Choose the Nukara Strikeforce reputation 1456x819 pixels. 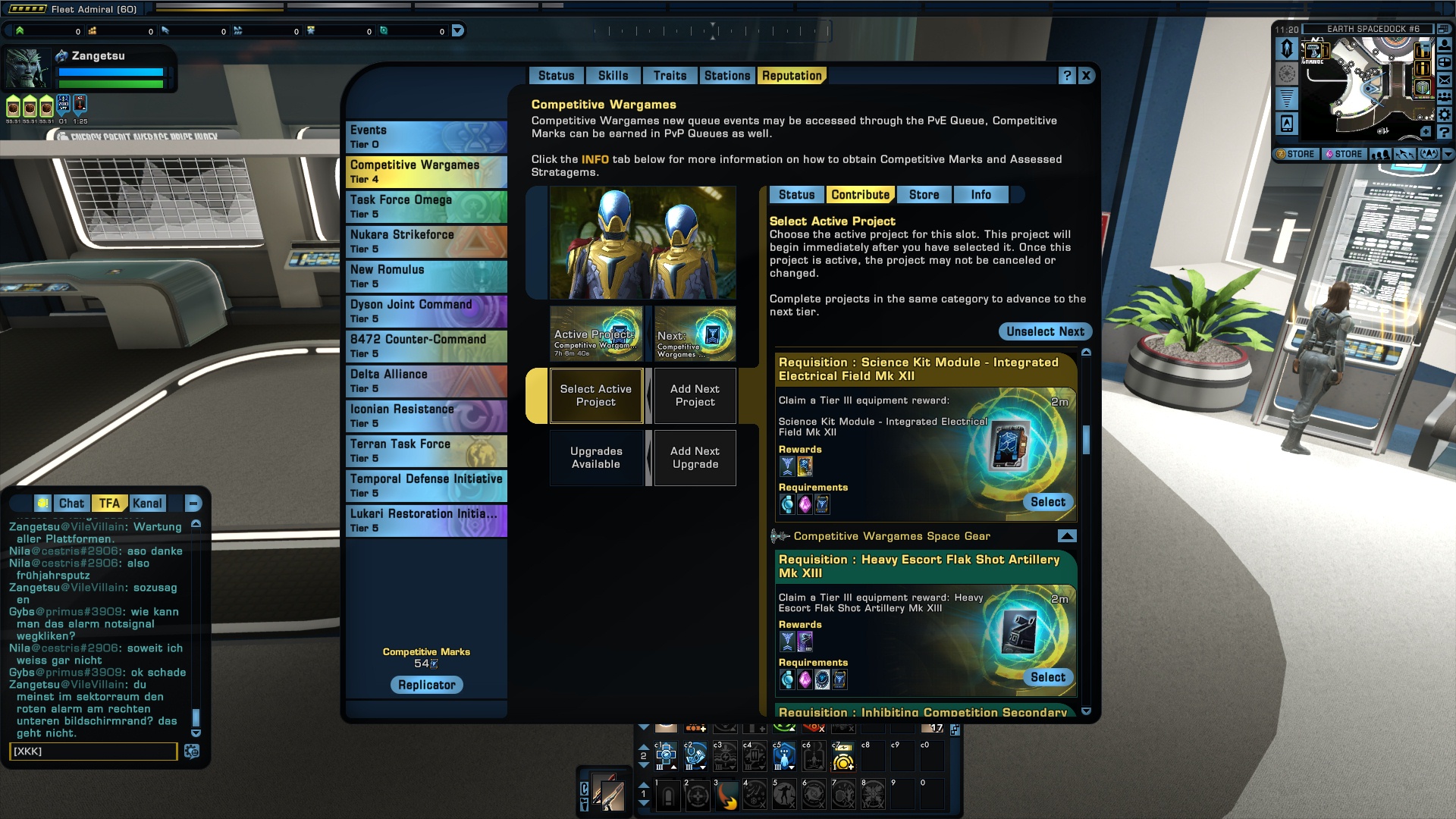(x=426, y=241)
